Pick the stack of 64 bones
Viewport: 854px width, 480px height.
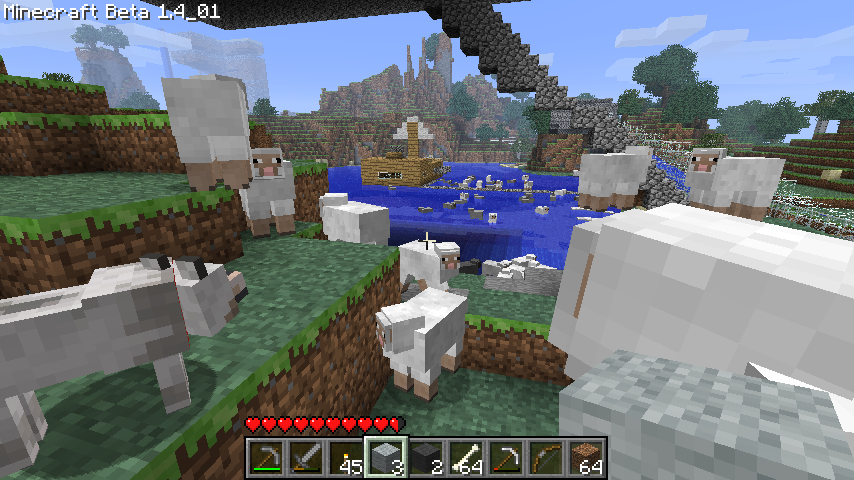(466, 458)
